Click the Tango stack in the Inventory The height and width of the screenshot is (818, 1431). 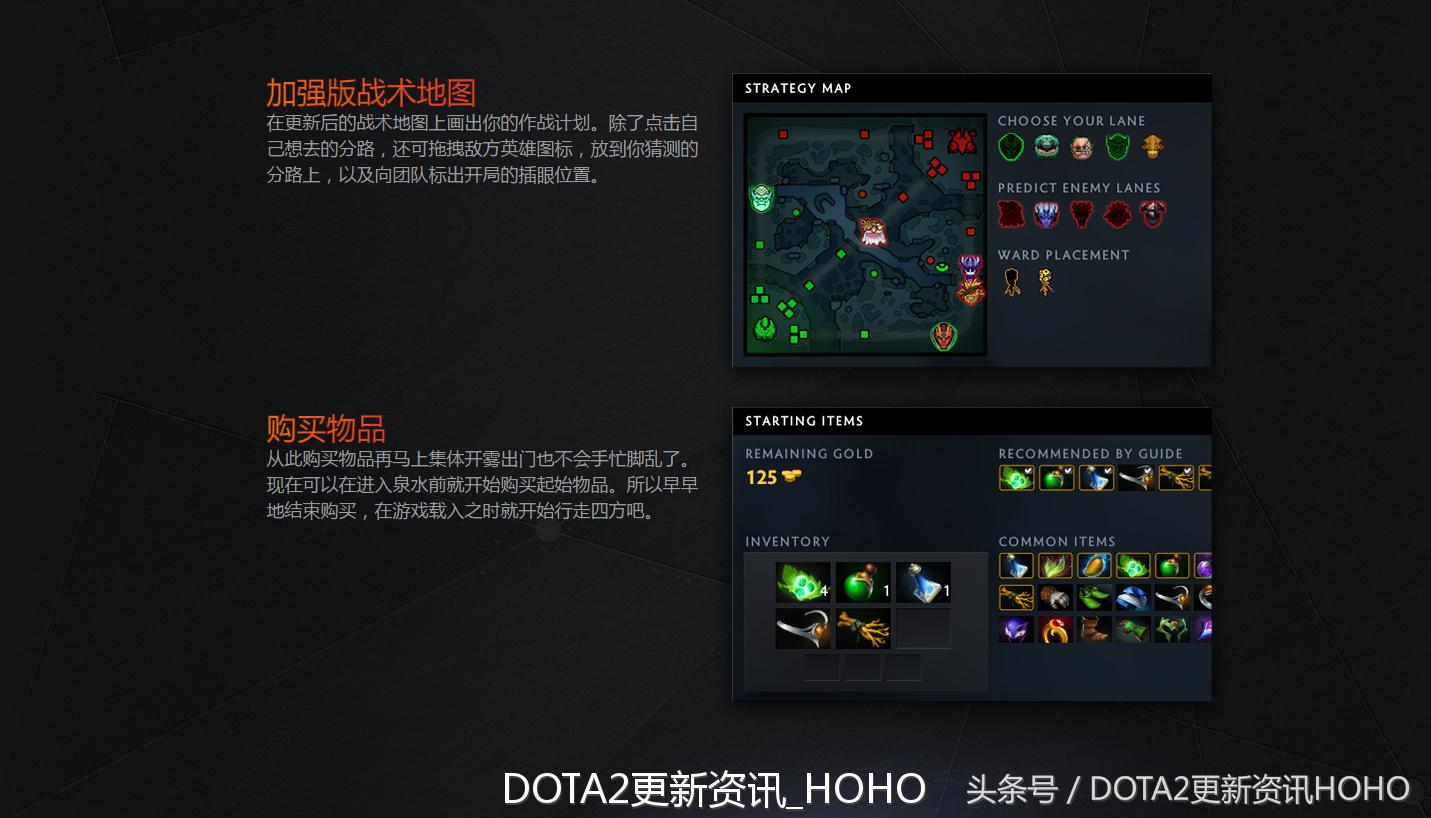pyautogui.click(x=801, y=582)
